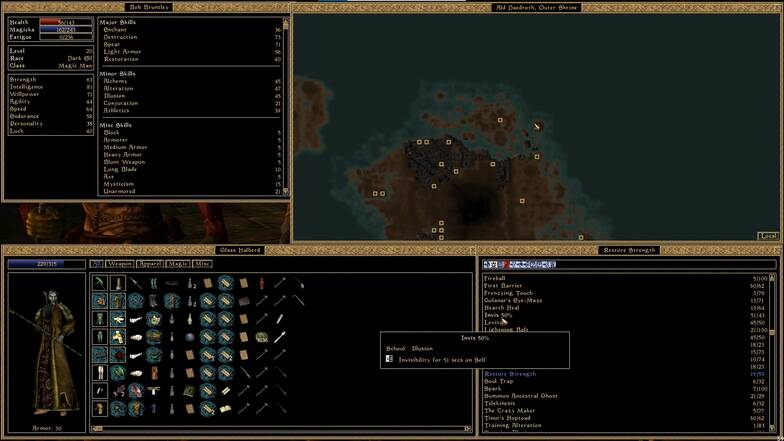This screenshot has width=784, height=441.
Task: Click the player arrow marker on map
Action: 538,126
